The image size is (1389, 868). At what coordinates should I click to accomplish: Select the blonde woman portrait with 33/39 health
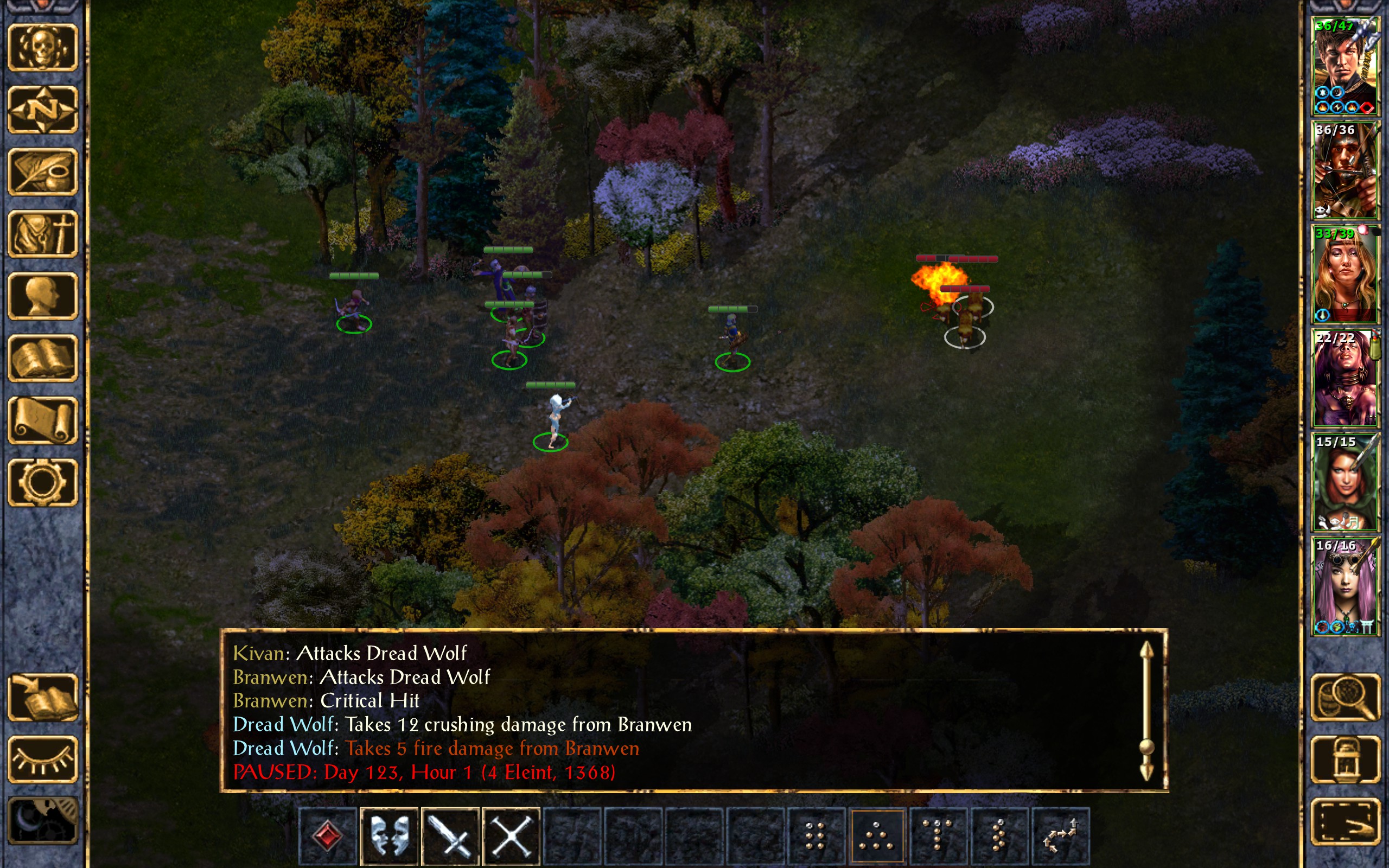tap(1345, 274)
